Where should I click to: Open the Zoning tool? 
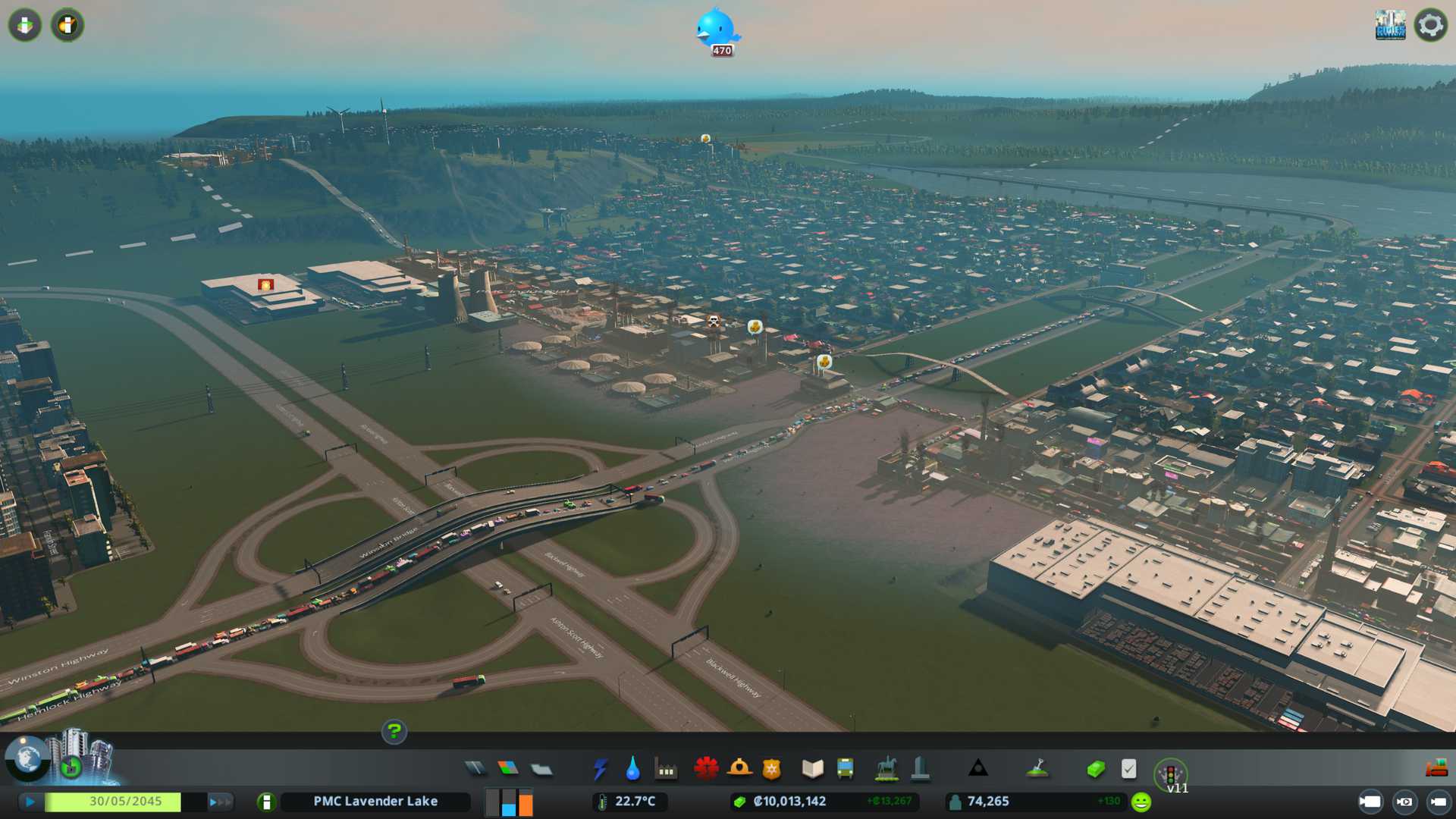tap(508, 769)
